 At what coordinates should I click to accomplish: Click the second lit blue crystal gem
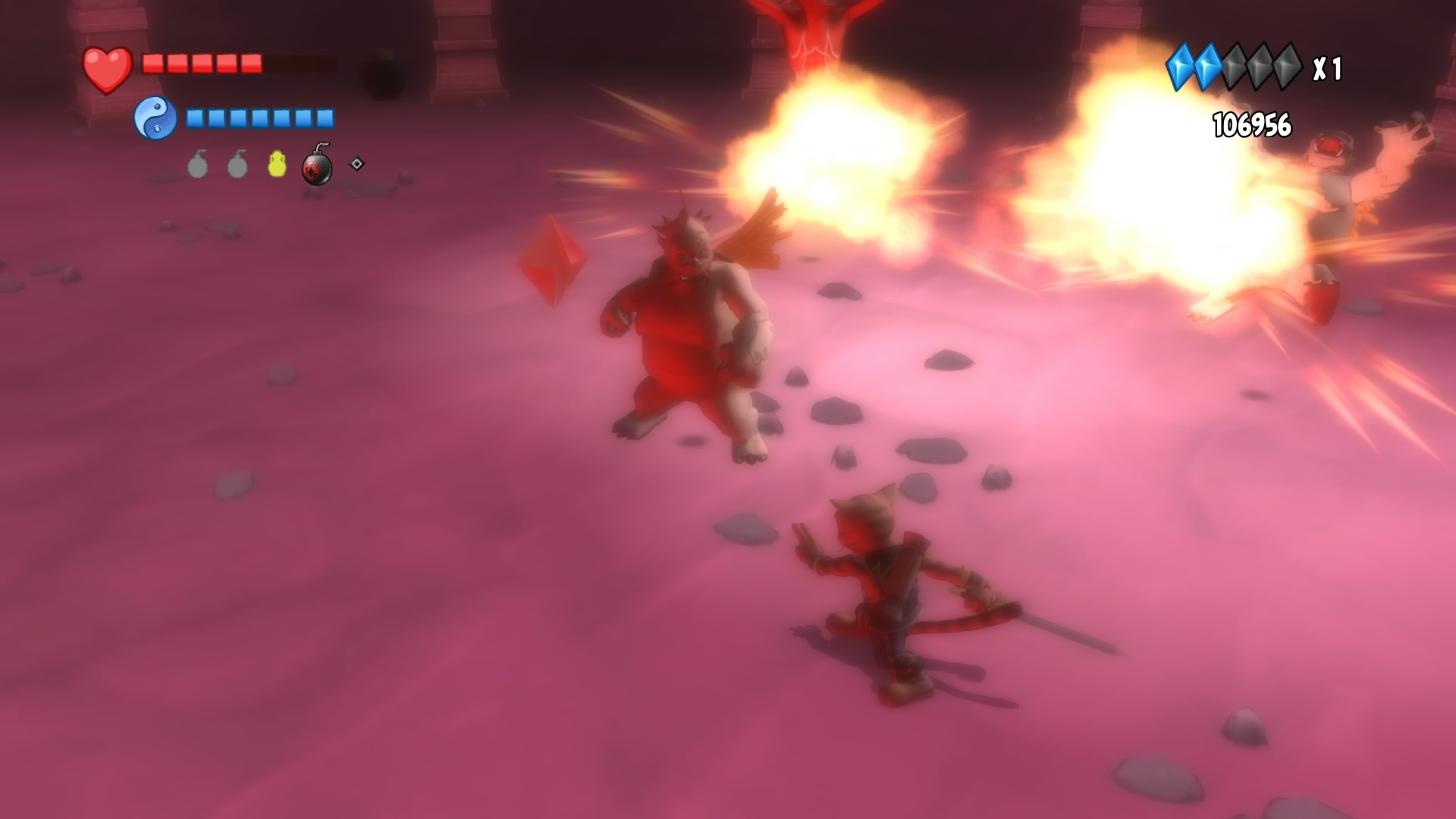tap(1209, 66)
